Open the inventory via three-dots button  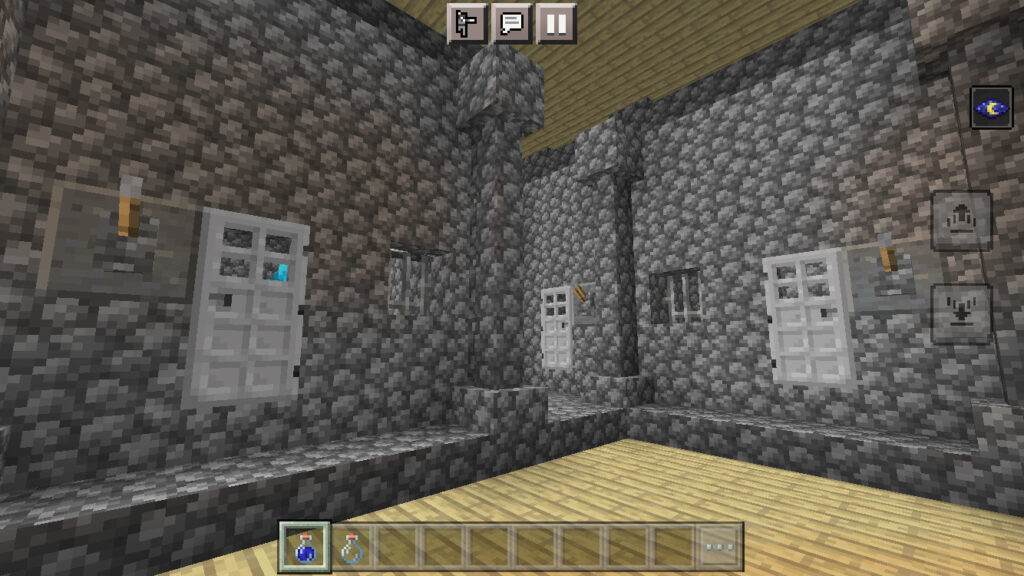719,546
